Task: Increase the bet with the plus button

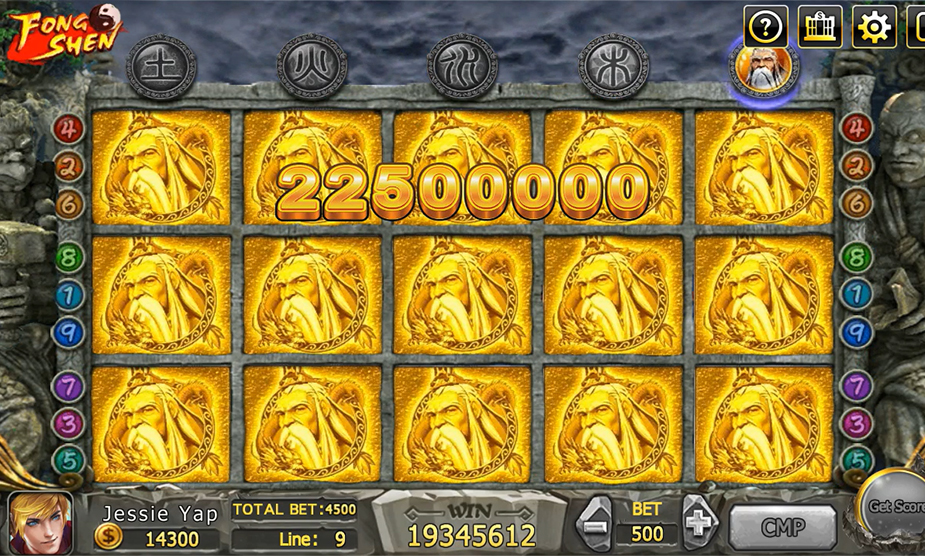Action: coord(699,522)
